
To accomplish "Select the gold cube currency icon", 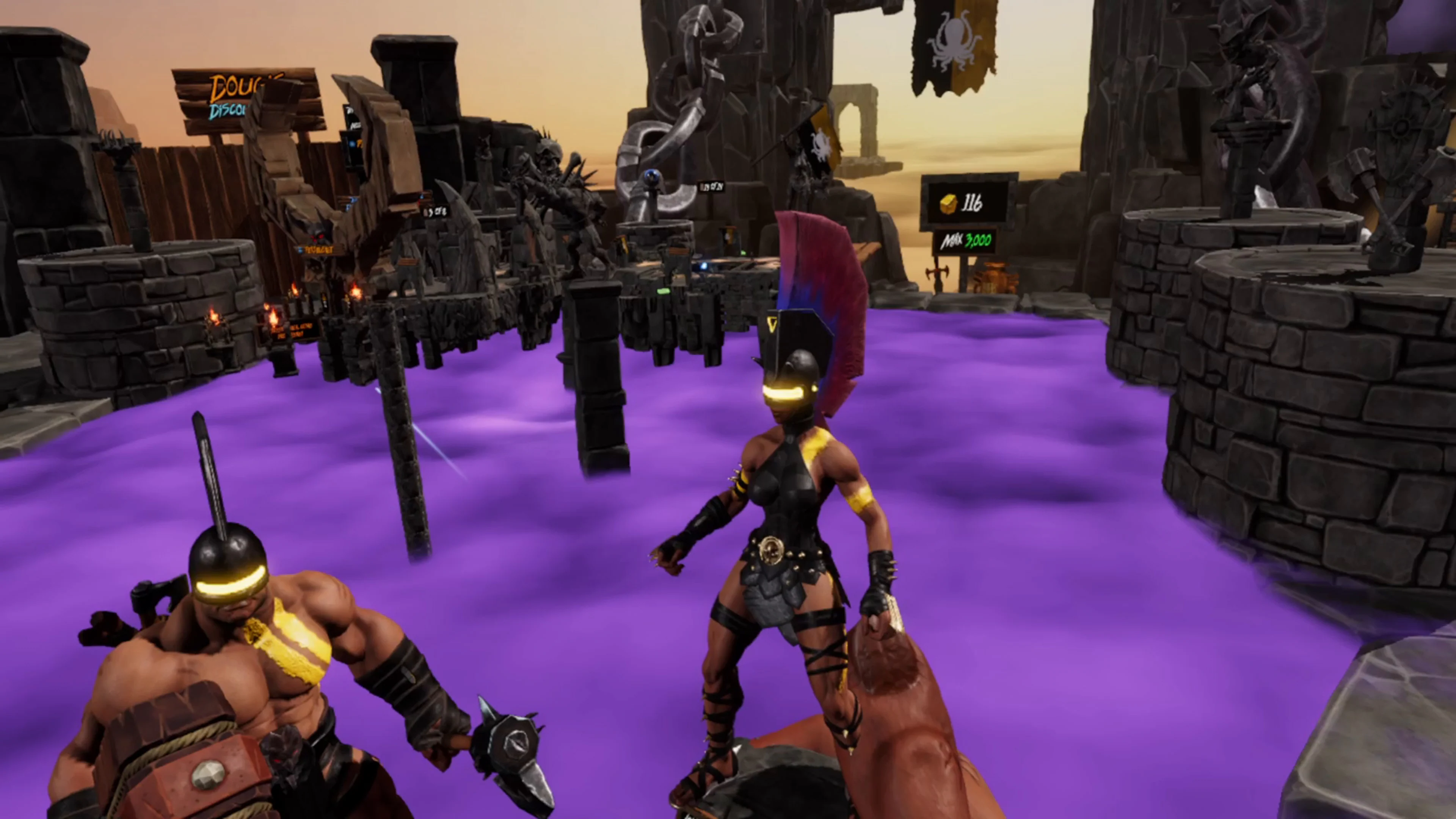I will click(949, 204).
